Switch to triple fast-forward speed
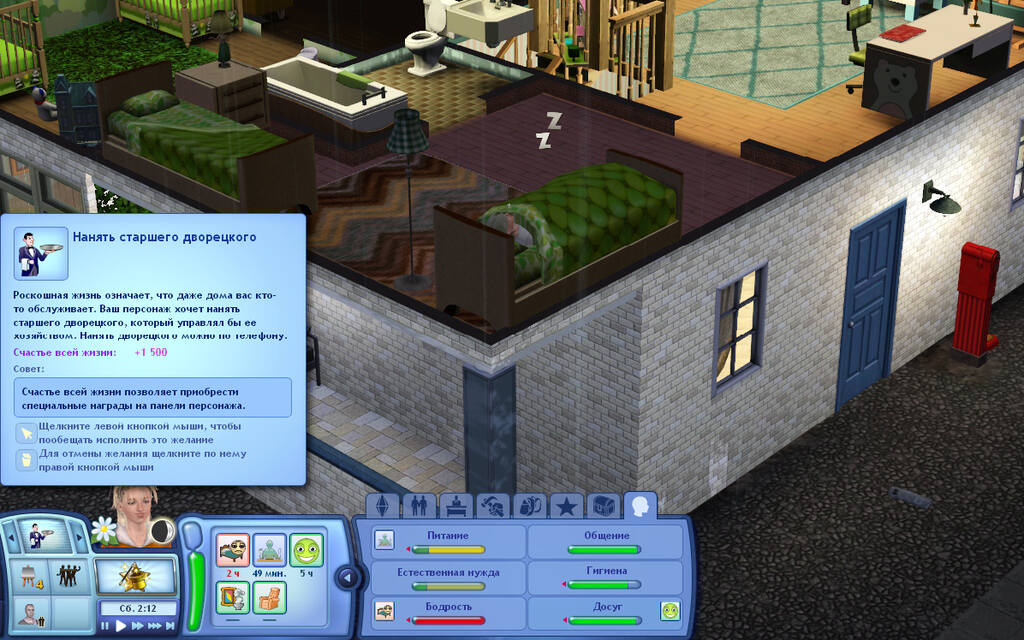 [x=156, y=626]
